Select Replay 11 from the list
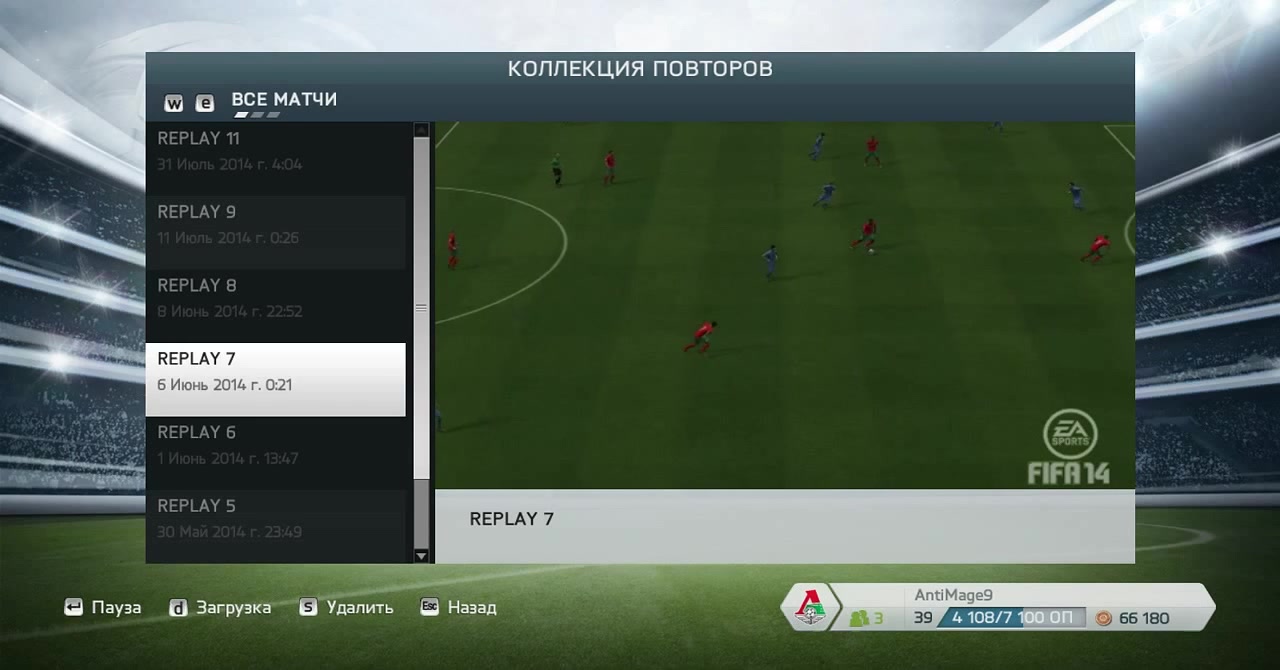The height and width of the screenshot is (670, 1280). 275,151
